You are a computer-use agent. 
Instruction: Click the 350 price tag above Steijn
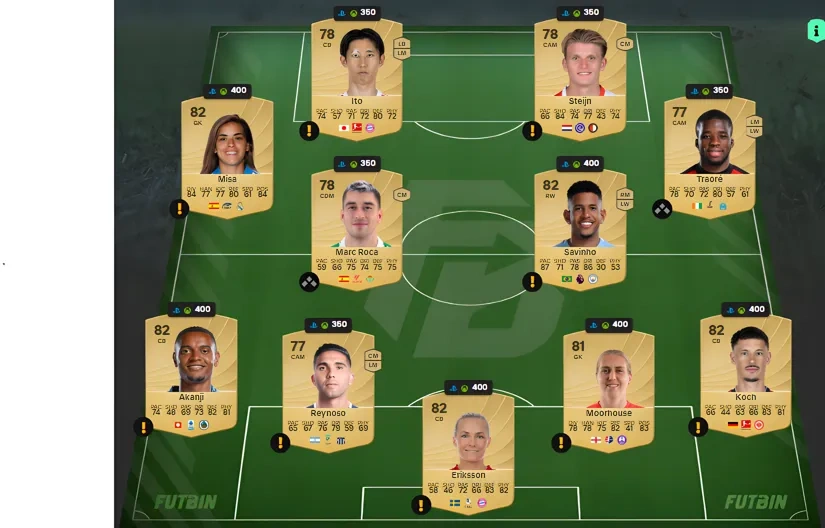(x=580, y=13)
